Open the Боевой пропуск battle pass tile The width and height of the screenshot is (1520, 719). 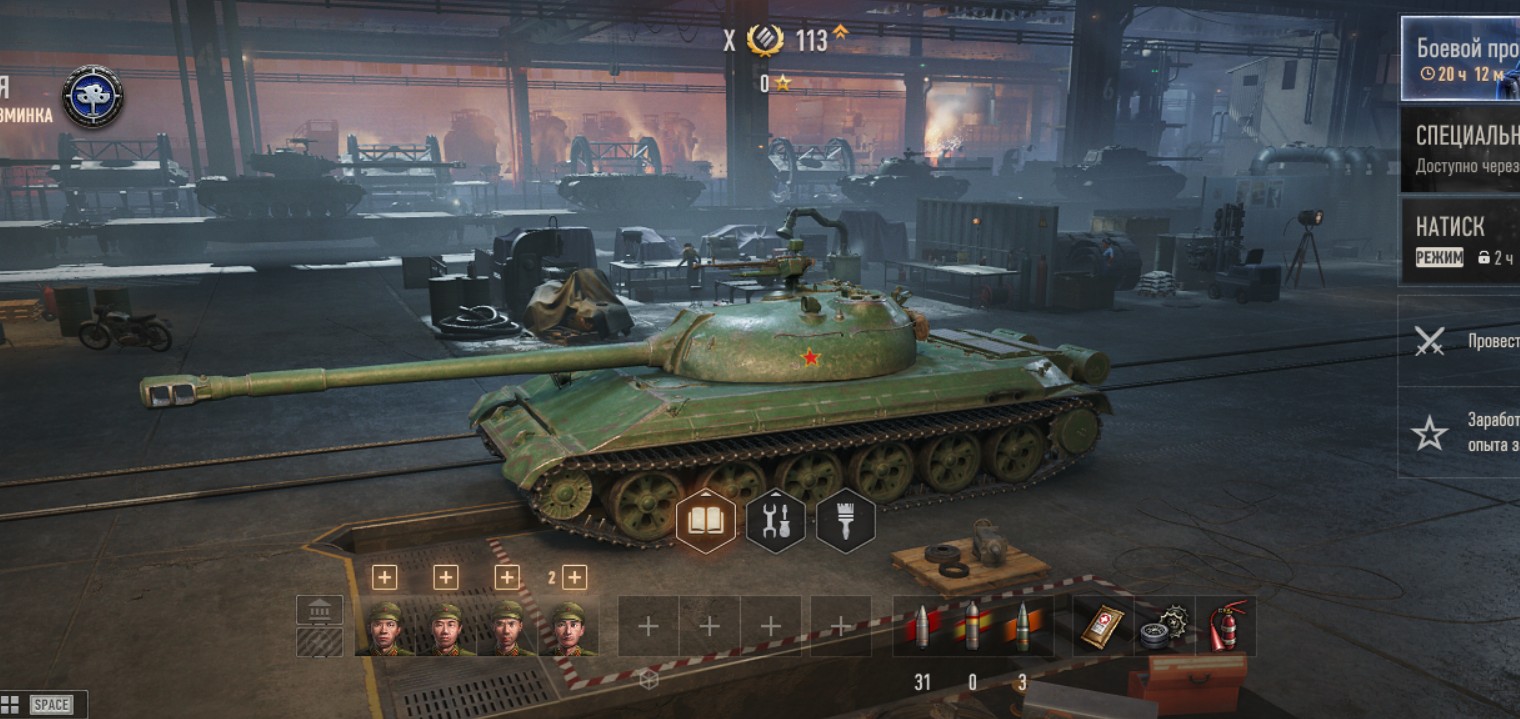coord(1460,58)
